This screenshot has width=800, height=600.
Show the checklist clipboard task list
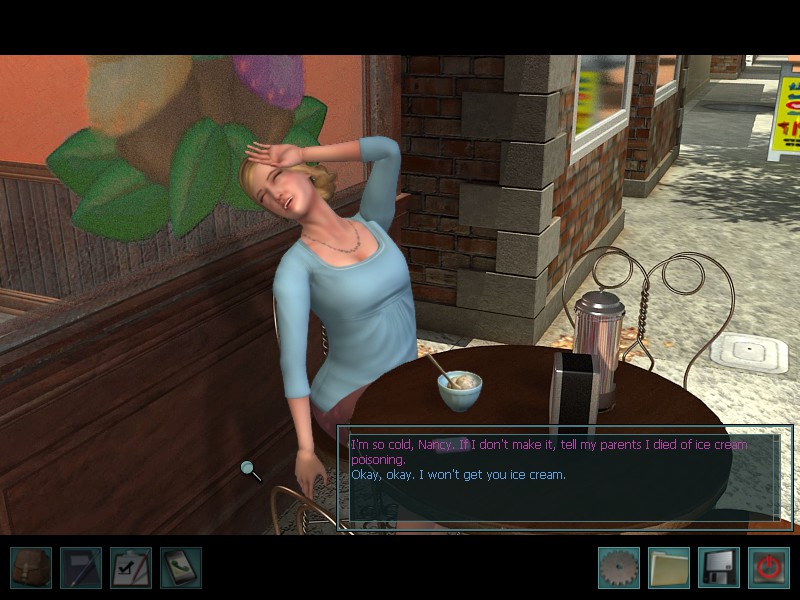tap(131, 567)
